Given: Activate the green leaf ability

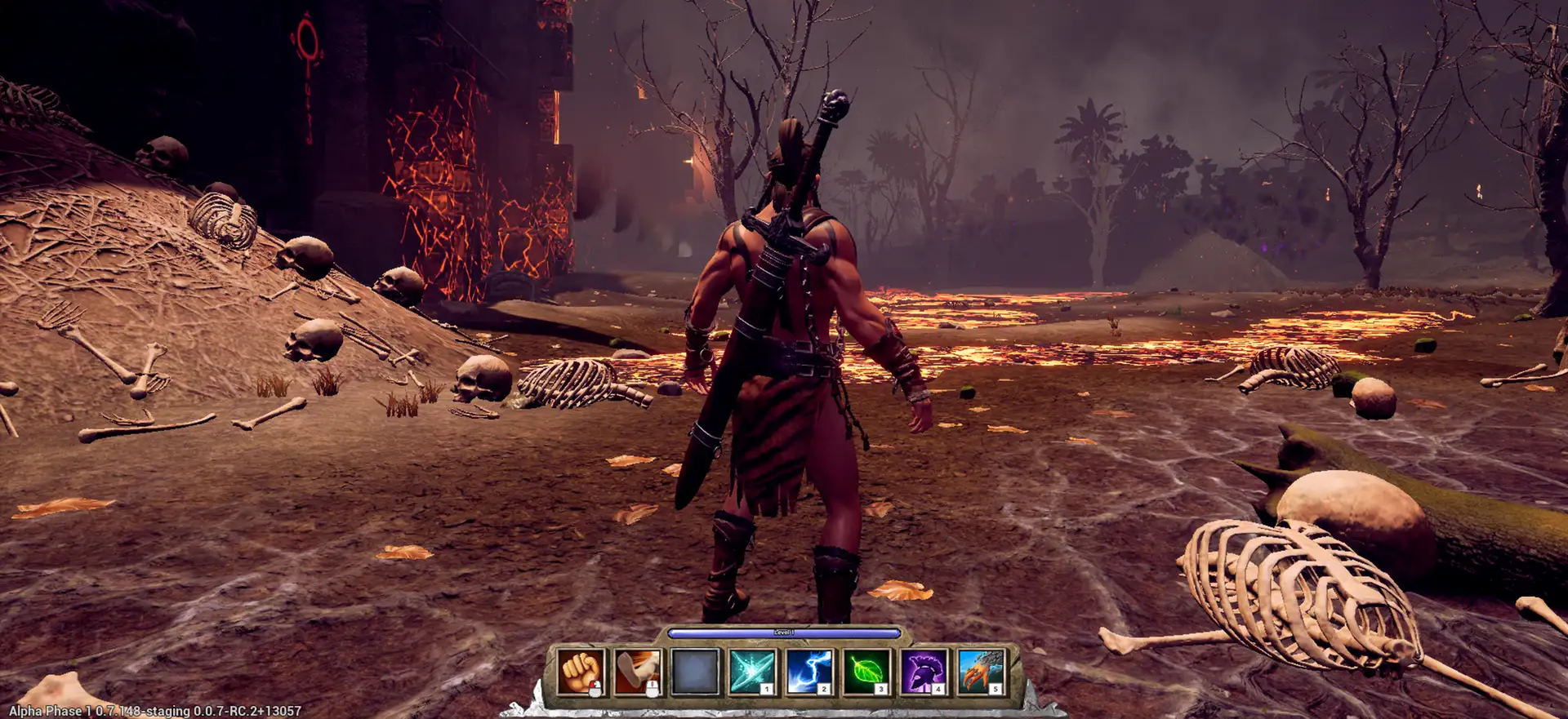Looking at the screenshot, I should (866, 672).
